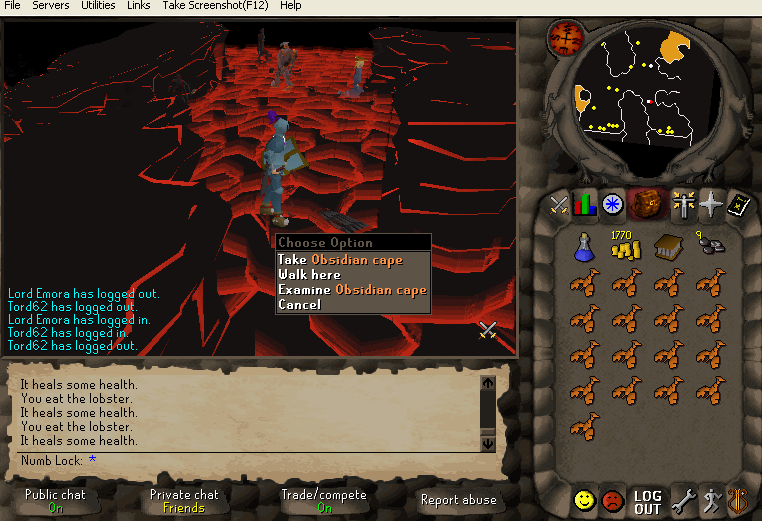
Task: Open the Quest journal tab
Action: [612, 204]
